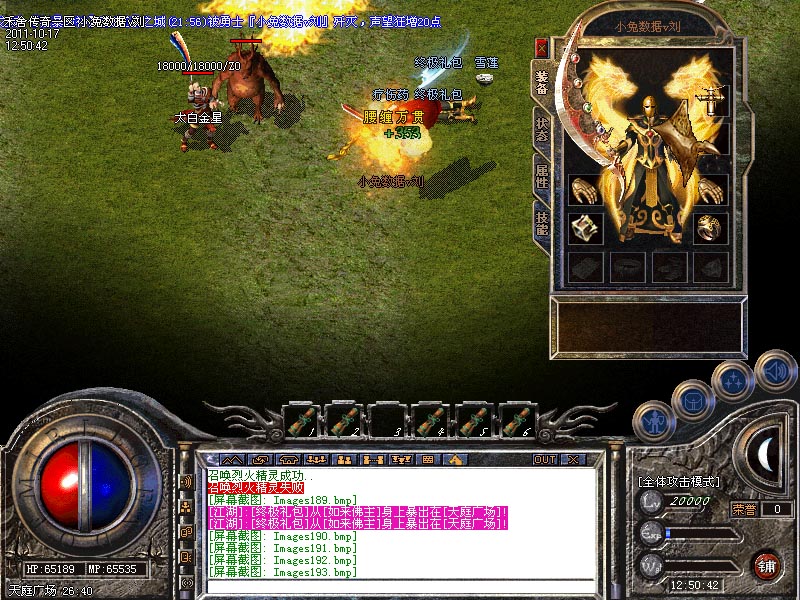Switch to the 状态 status tab
Image resolution: width=800 pixels, height=600 pixels.
click(541, 129)
